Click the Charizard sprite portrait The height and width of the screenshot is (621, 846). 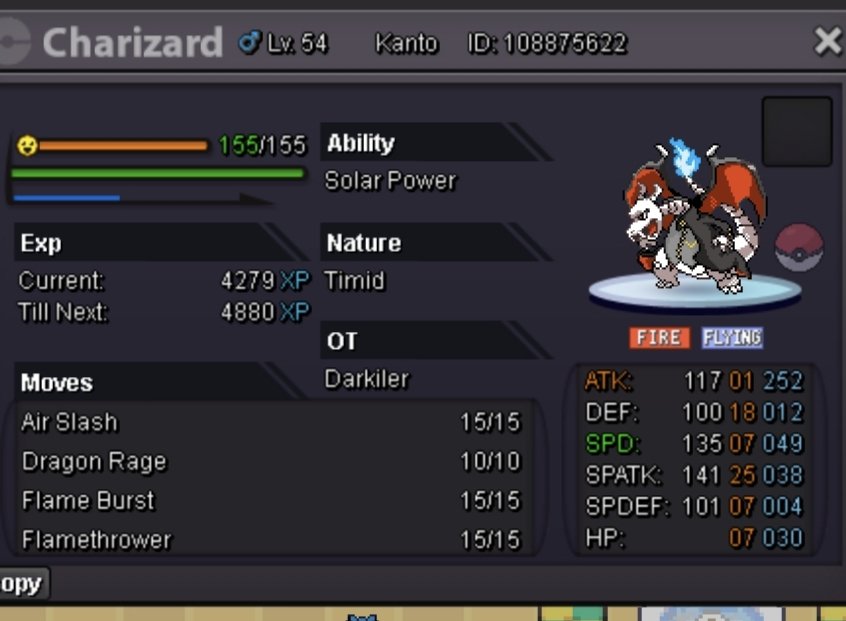point(692,220)
